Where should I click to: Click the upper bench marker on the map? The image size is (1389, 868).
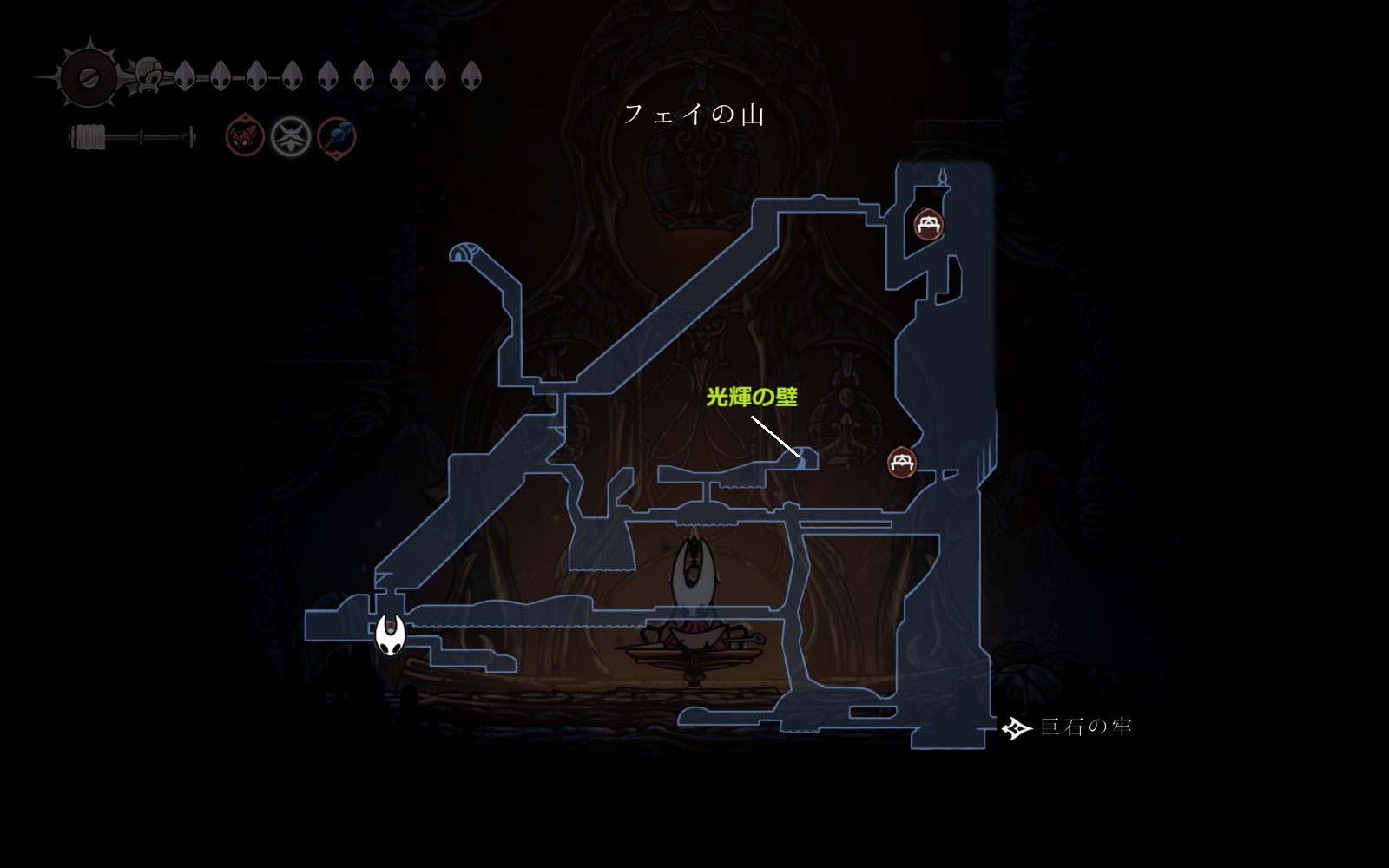[929, 225]
